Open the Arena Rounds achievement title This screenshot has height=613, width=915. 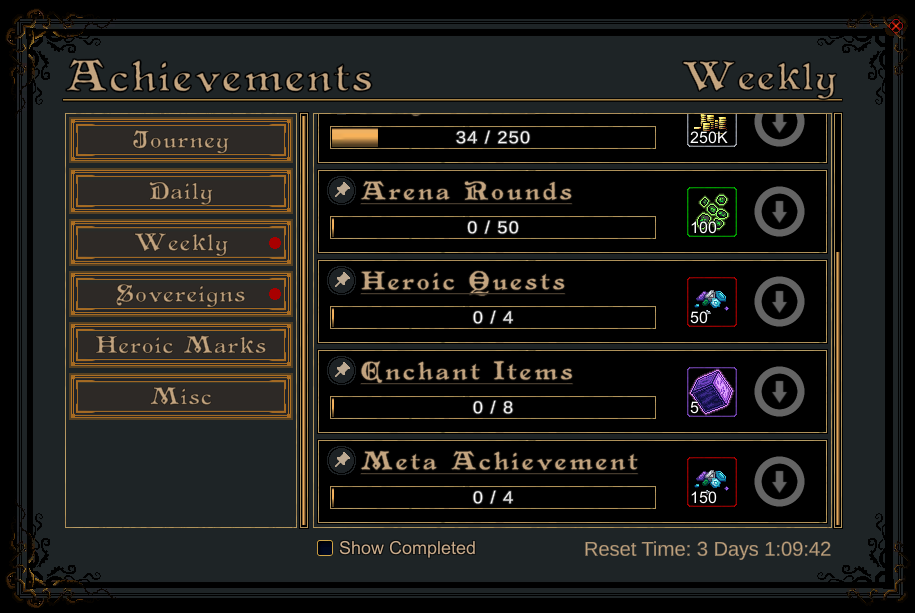(x=466, y=191)
